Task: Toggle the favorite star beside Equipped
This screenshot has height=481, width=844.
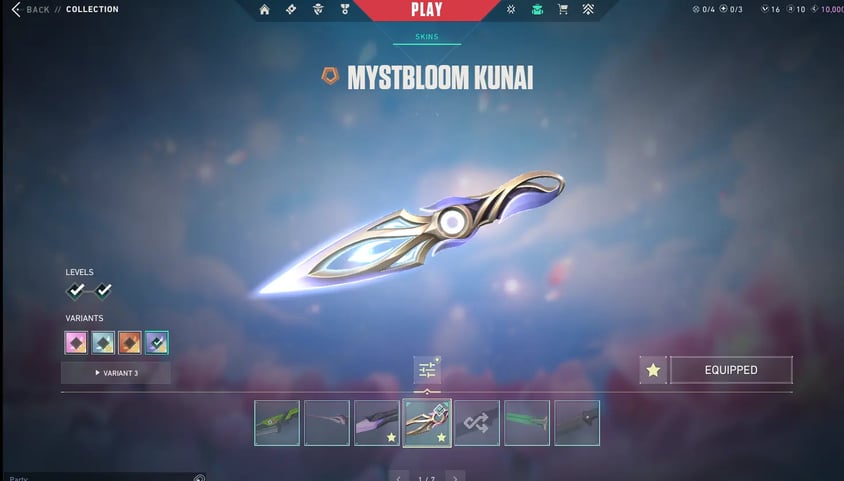Action: (653, 370)
